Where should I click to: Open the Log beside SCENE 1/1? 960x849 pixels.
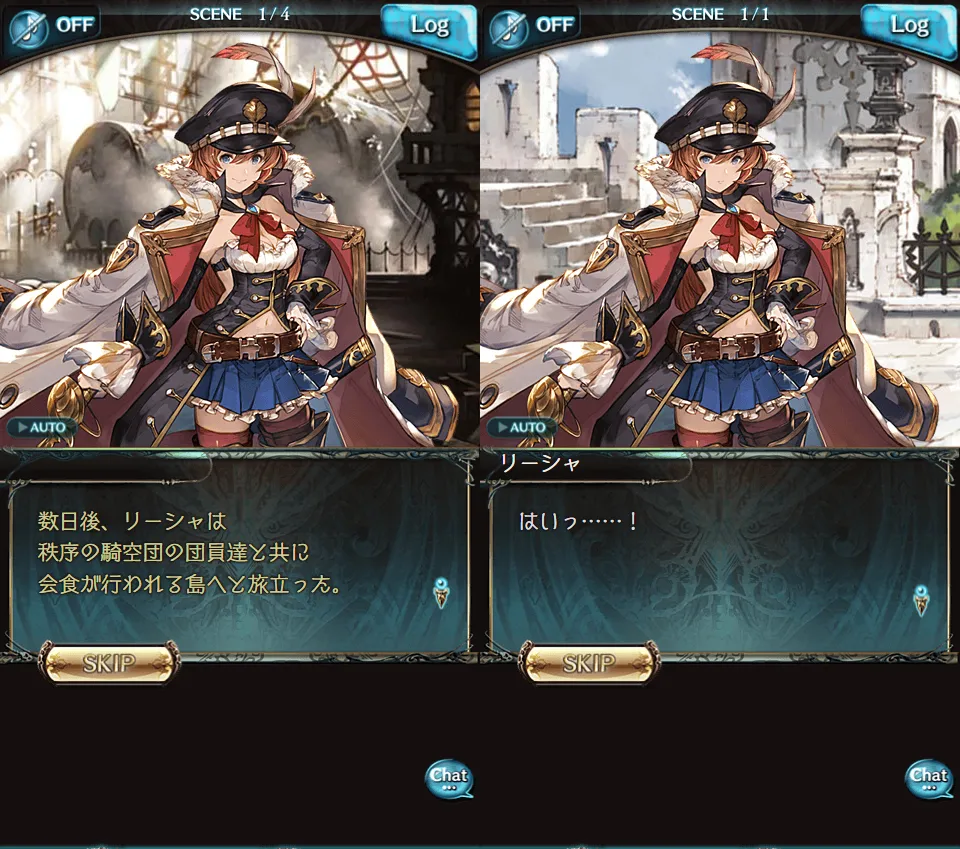[908, 26]
